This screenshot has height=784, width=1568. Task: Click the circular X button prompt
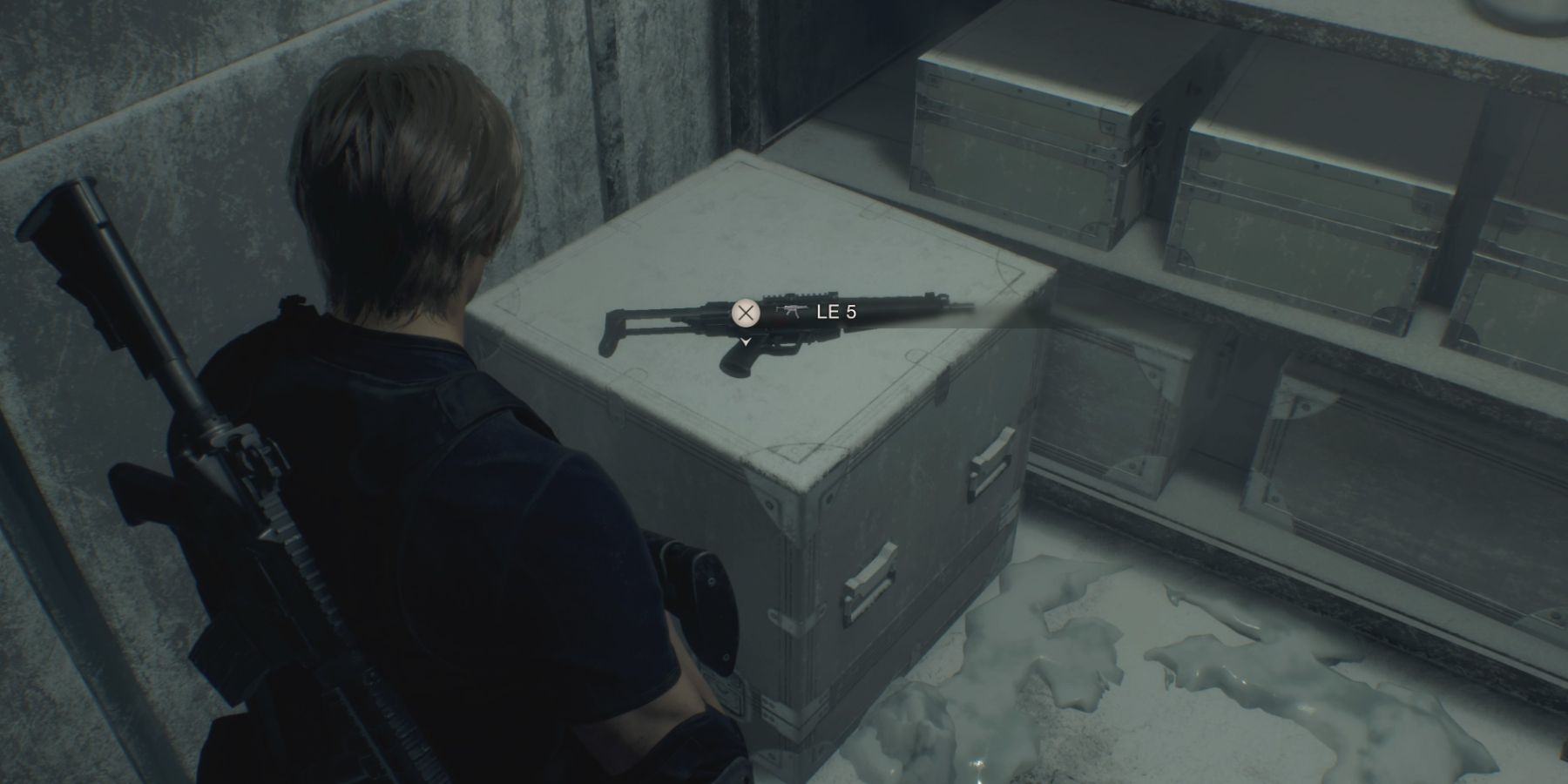pyautogui.click(x=747, y=314)
